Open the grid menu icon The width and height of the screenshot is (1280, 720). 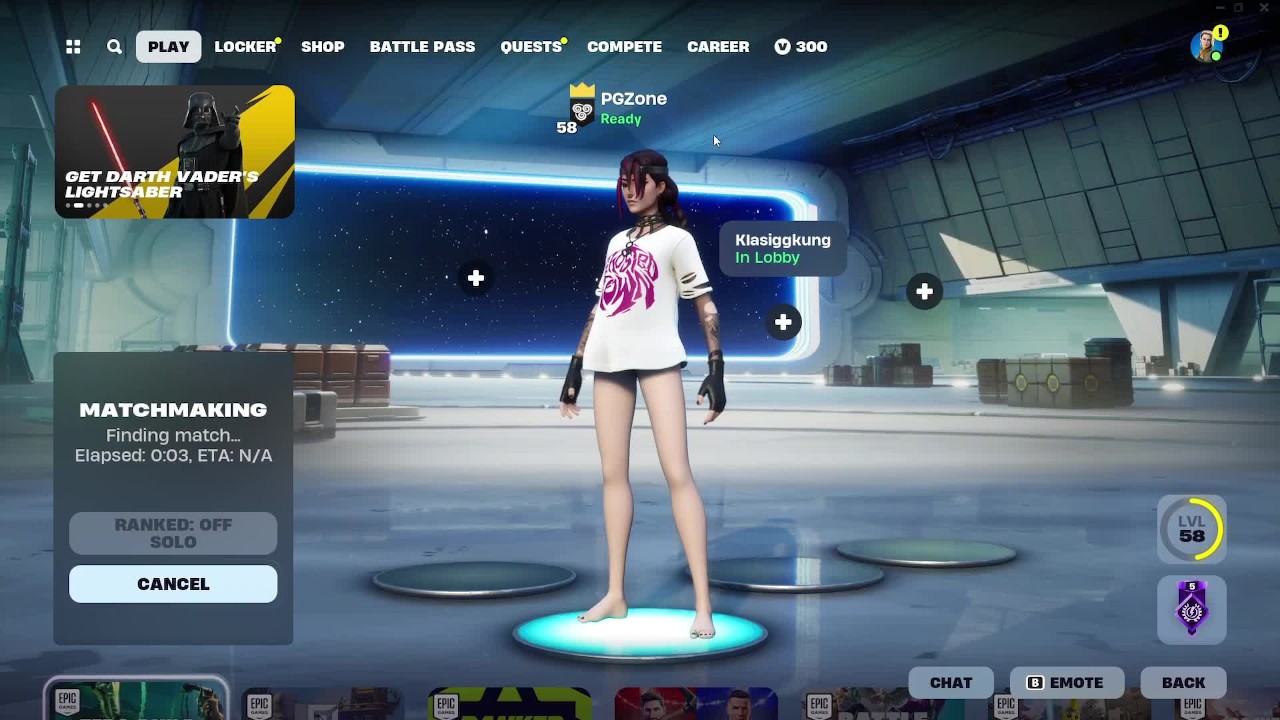[x=73, y=47]
